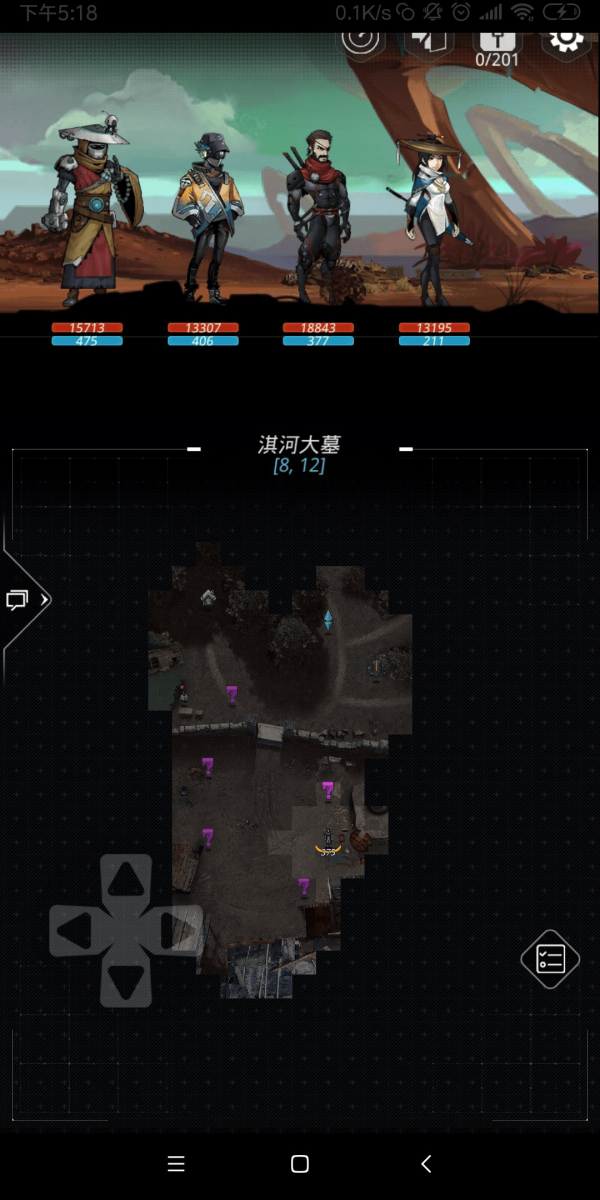Open the gear settings menu
The width and height of the screenshot is (600, 1200).
[565, 40]
